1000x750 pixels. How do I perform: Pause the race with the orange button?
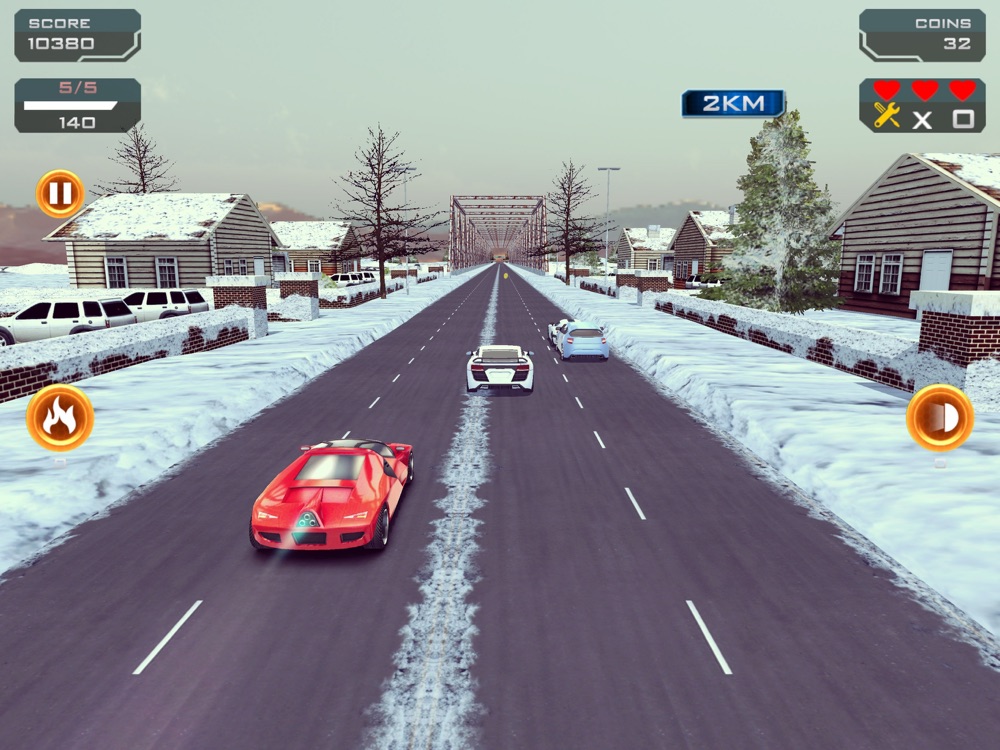coord(60,194)
